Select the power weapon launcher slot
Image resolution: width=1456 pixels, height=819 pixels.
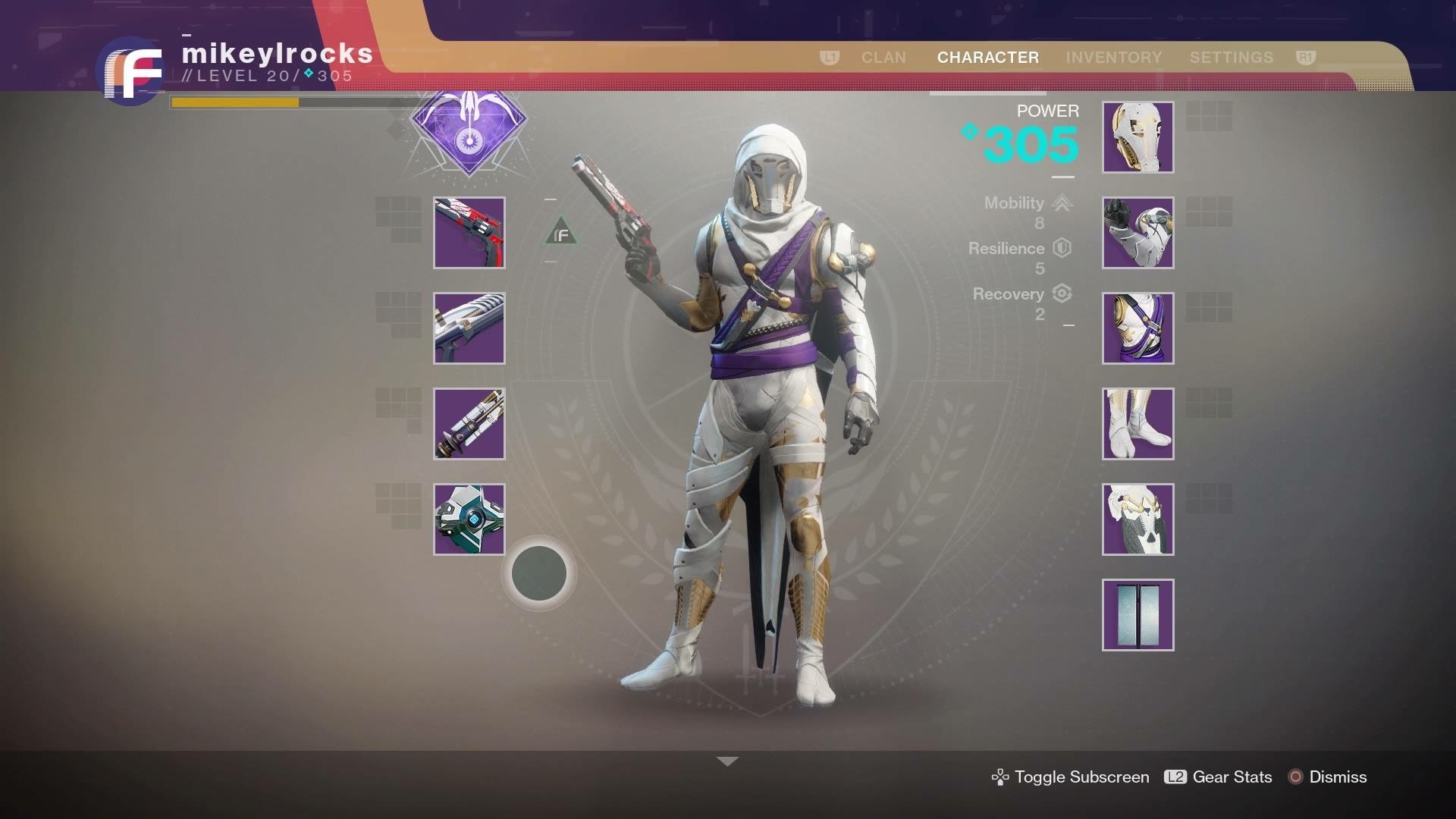[469, 424]
